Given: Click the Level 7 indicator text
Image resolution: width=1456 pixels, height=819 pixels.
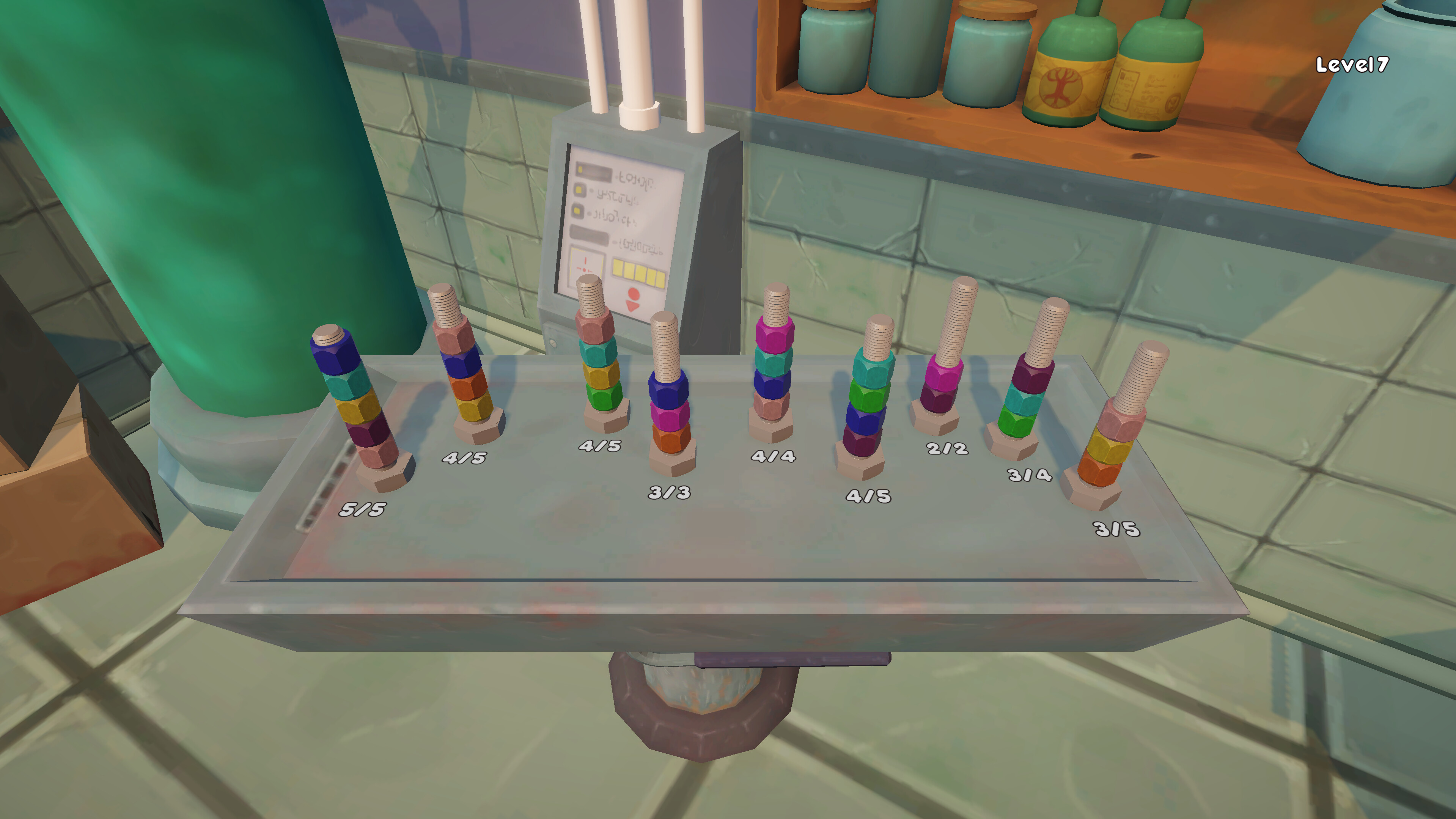Looking at the screenshot, I should (x=1352, y=64).
